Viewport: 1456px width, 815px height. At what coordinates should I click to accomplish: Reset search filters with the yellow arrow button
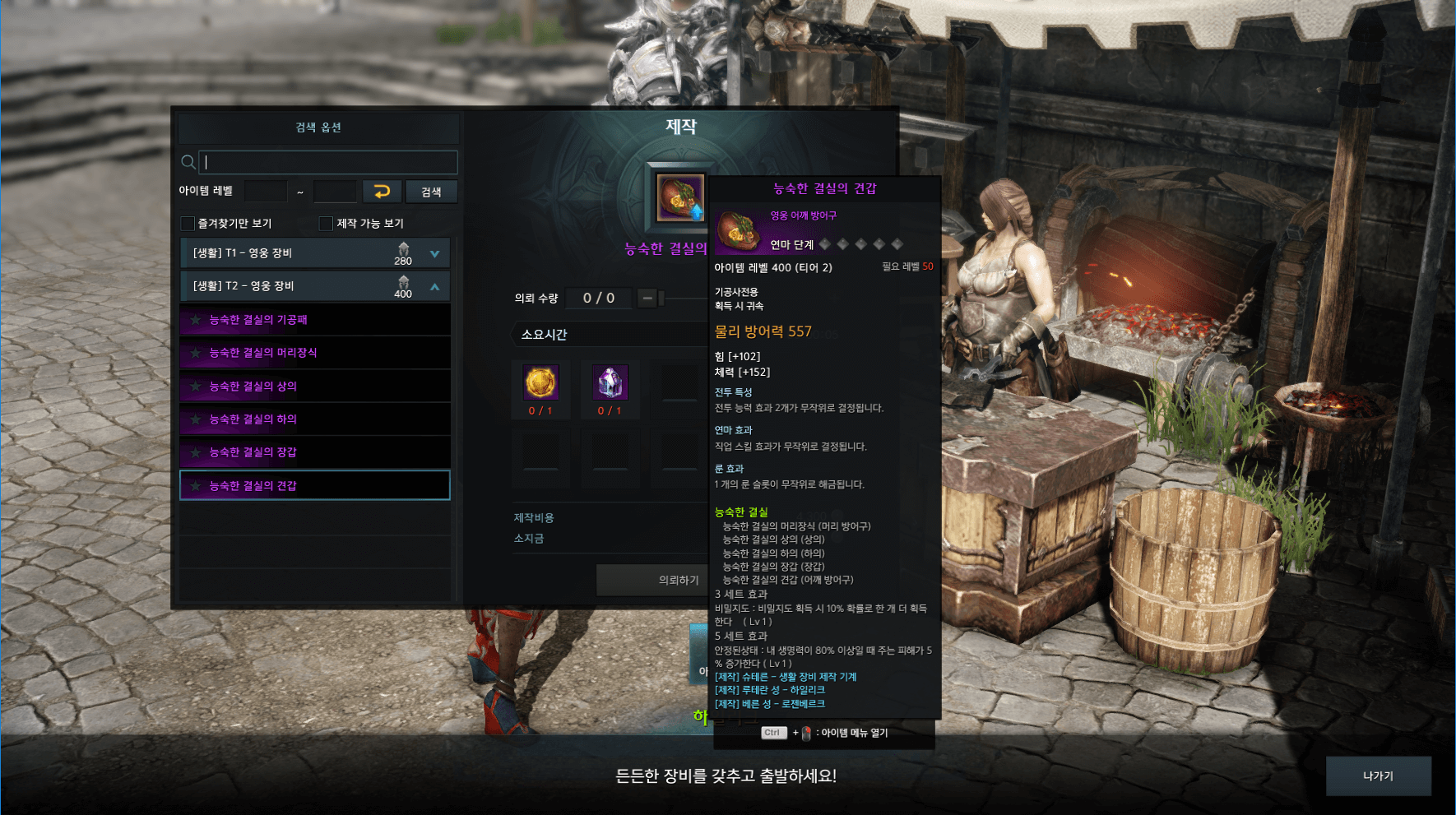click(382, 192)
